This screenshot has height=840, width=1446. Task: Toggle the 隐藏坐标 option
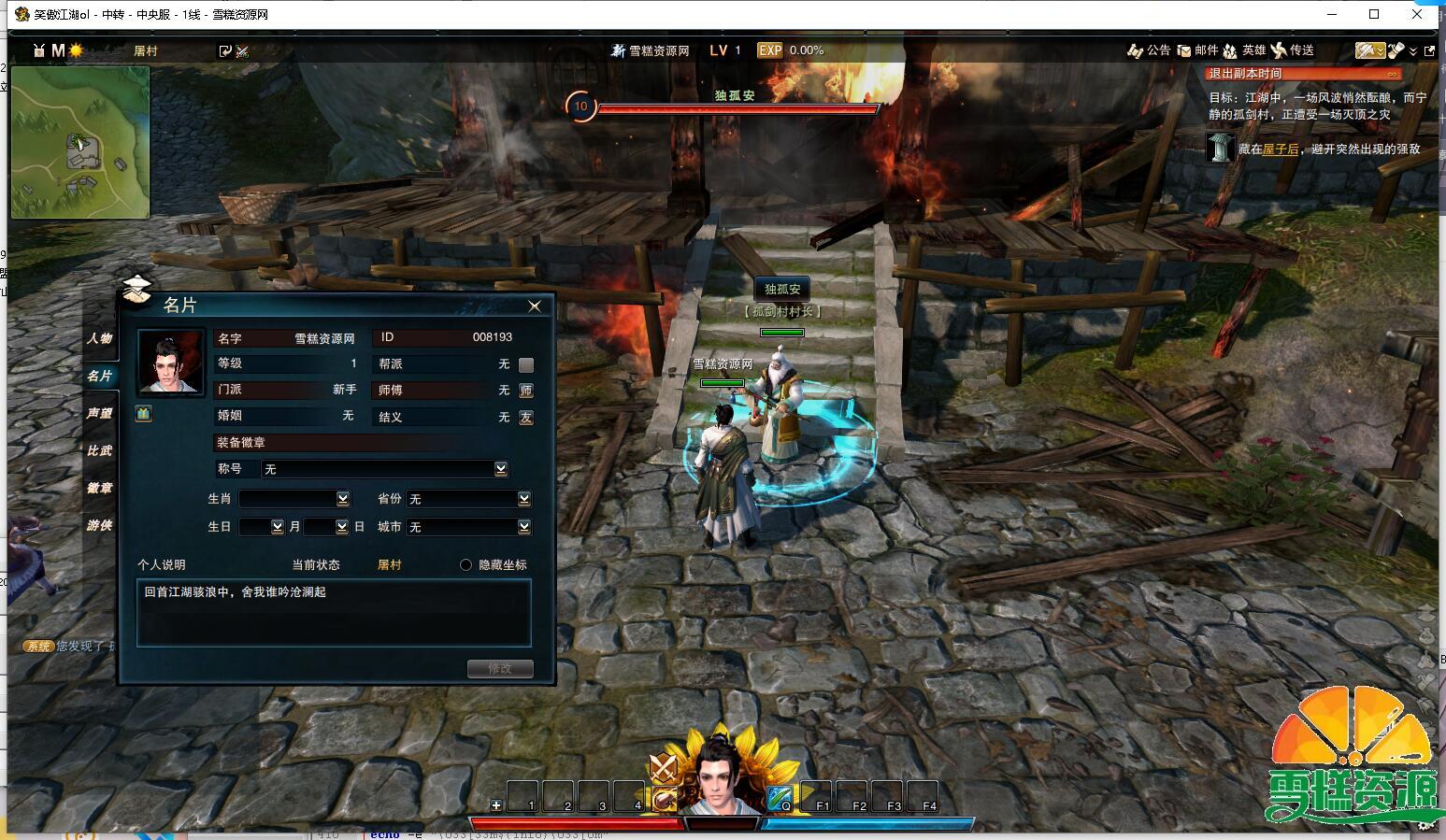(465, 564)
